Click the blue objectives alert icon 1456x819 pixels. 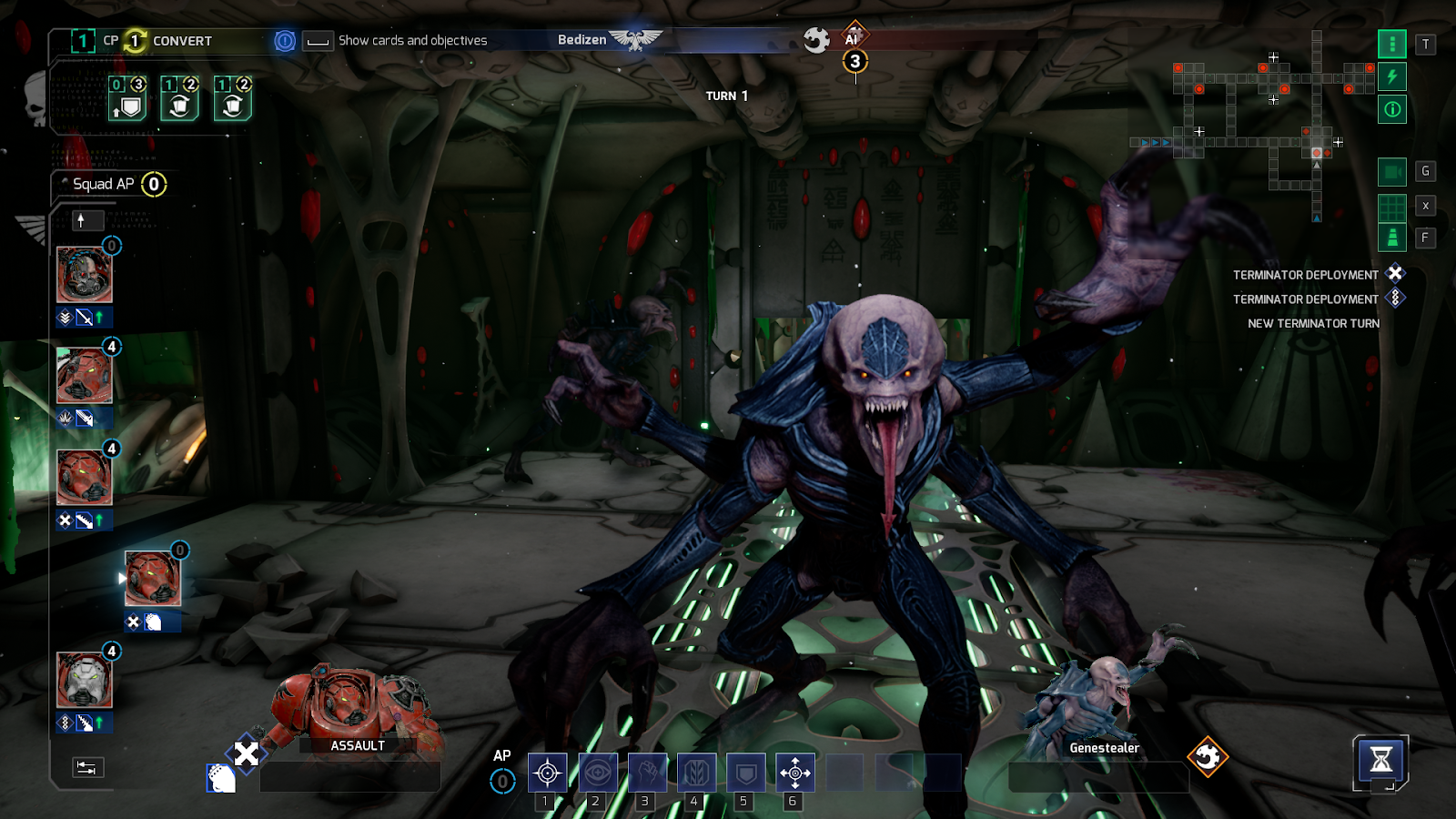(285, 41)
